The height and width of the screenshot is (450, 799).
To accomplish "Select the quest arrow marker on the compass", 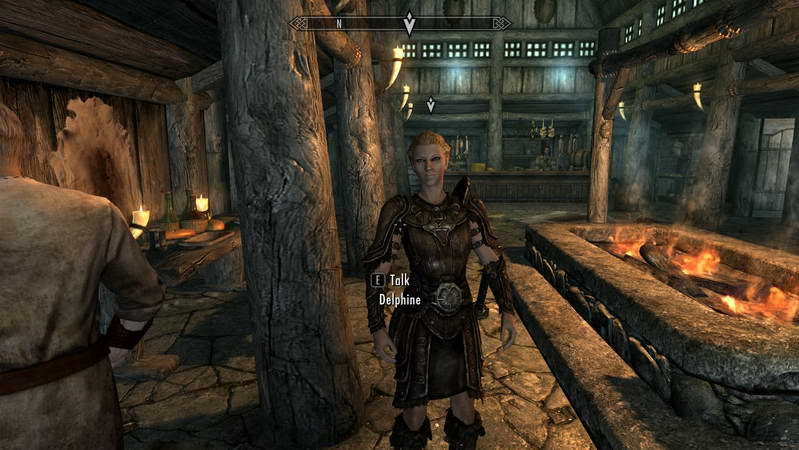I will click(x=408, y=23).
